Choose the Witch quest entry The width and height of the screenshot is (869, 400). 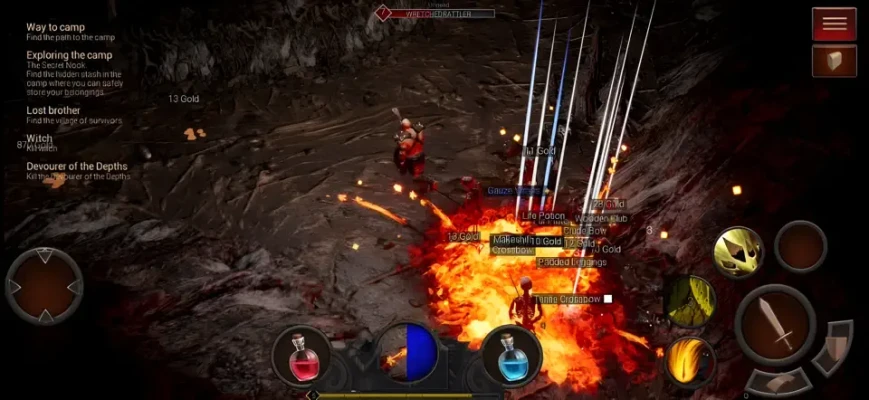(x=39, y=138)
